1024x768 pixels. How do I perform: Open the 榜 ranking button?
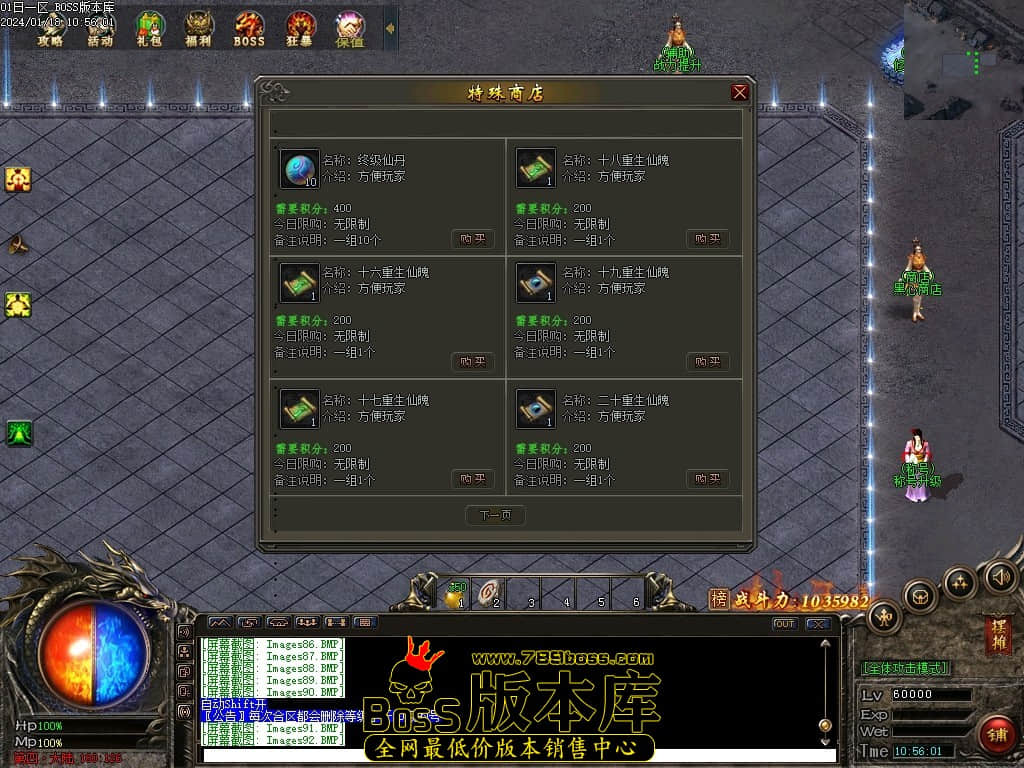719,599
